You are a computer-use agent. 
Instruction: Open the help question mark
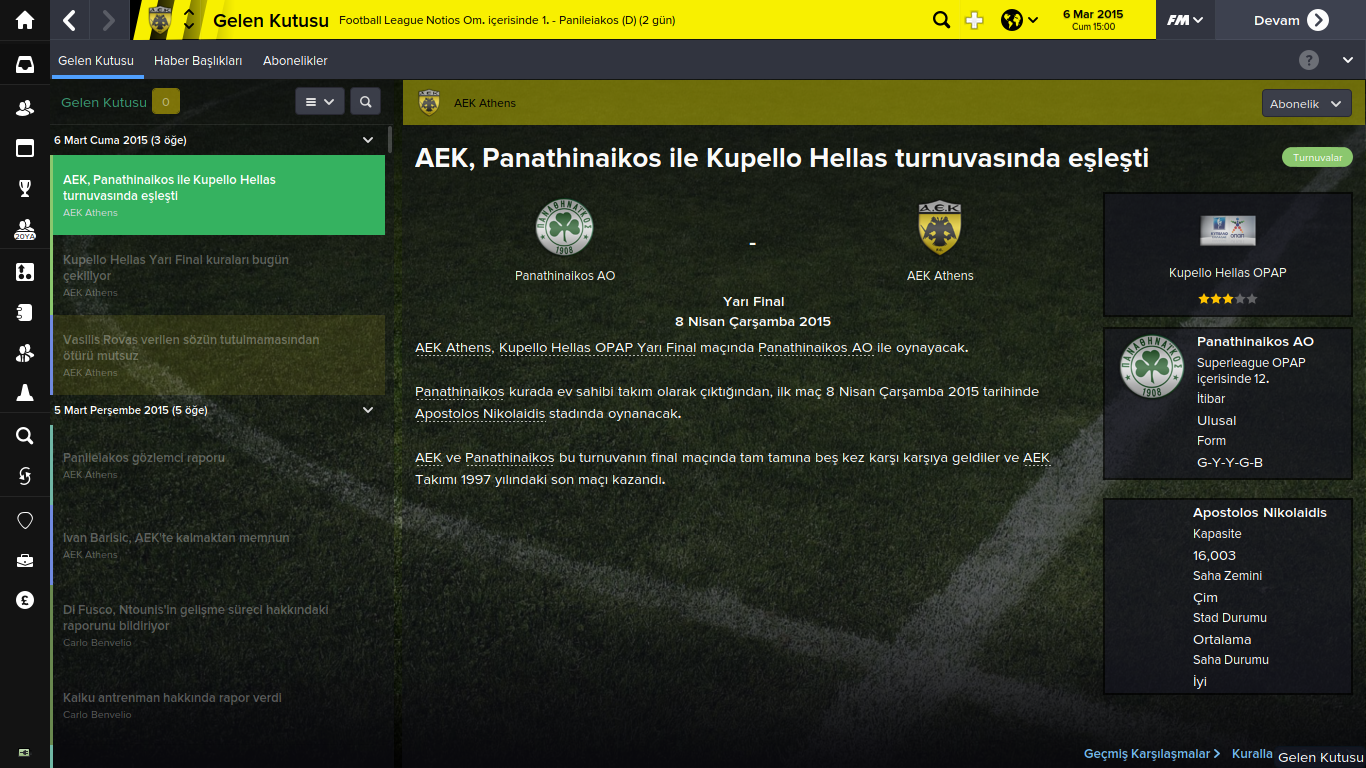coord(1308,61)
